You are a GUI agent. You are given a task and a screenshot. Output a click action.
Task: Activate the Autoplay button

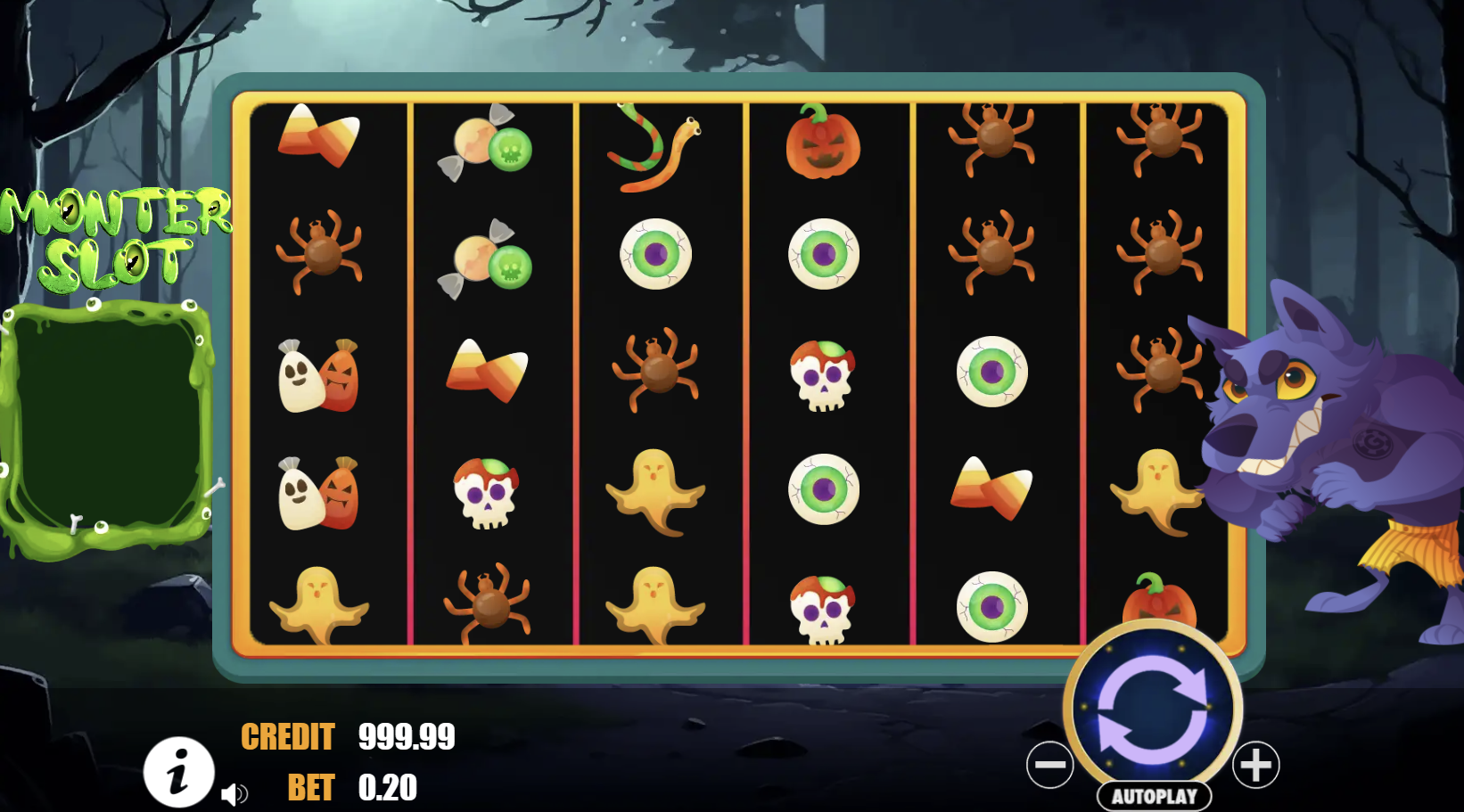tap(1154, 796)
